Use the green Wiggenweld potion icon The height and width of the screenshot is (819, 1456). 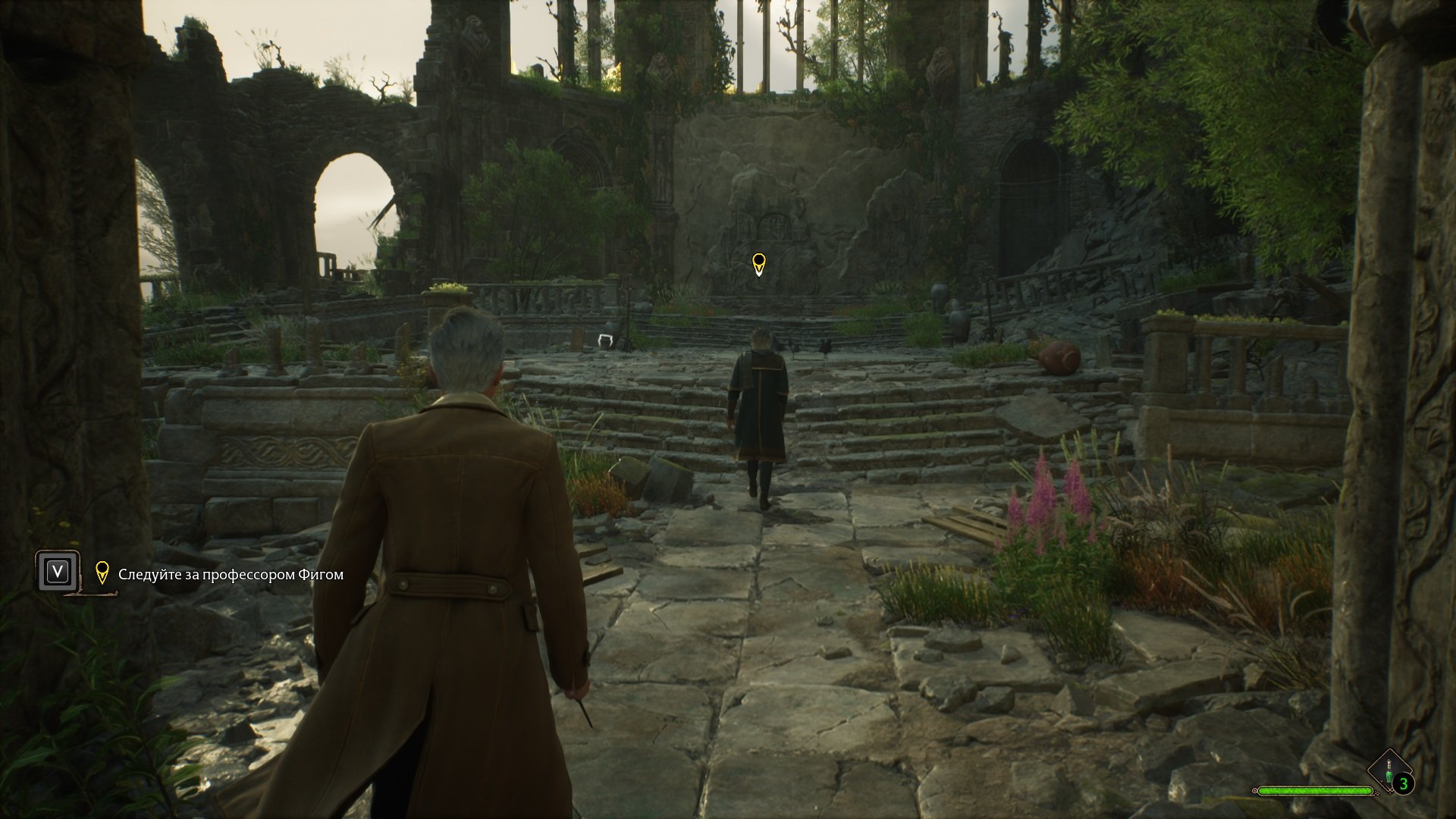pyautogui.click(x=1389, y=770)
